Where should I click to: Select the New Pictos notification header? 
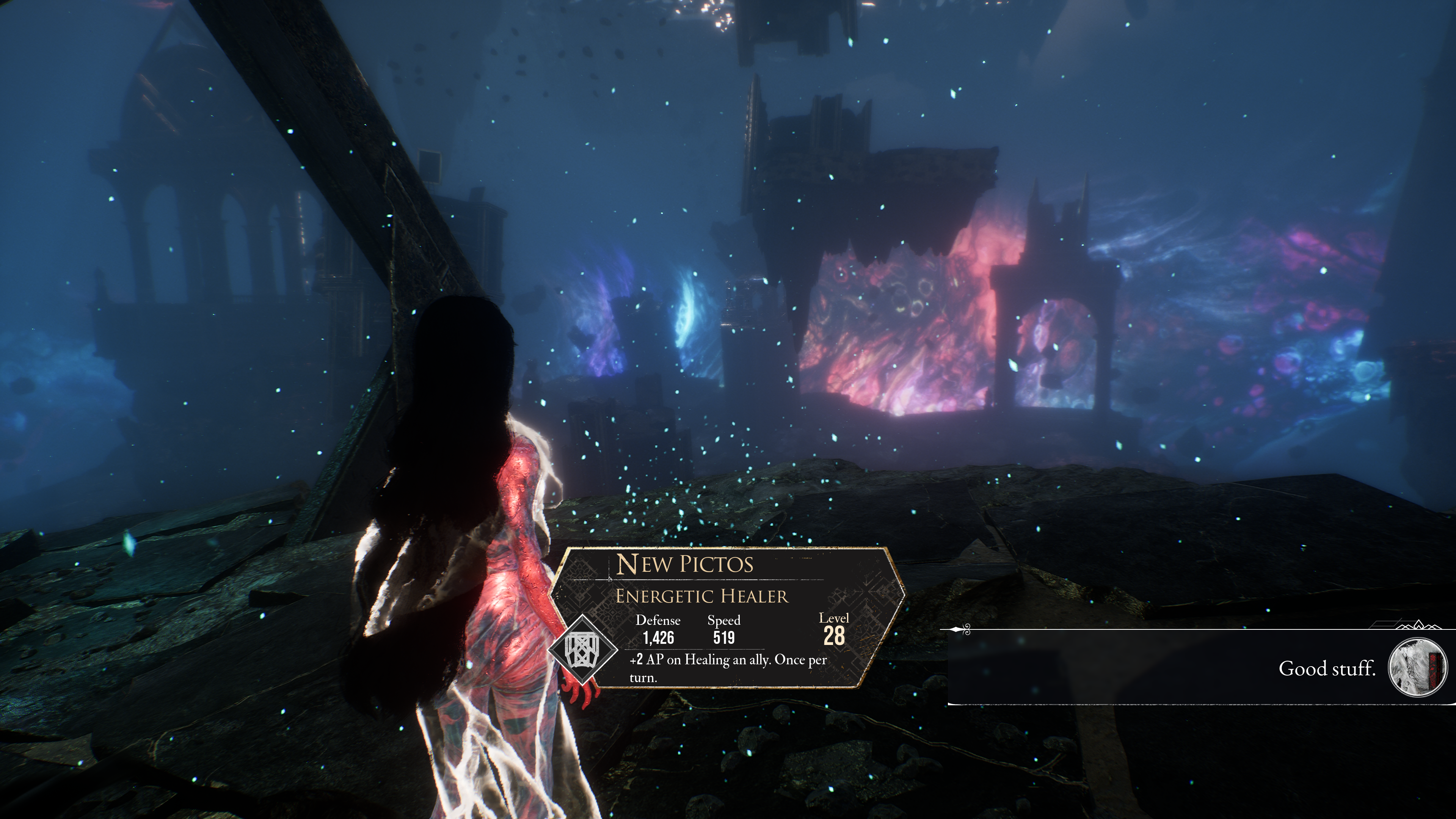click(x=684, y=564)
